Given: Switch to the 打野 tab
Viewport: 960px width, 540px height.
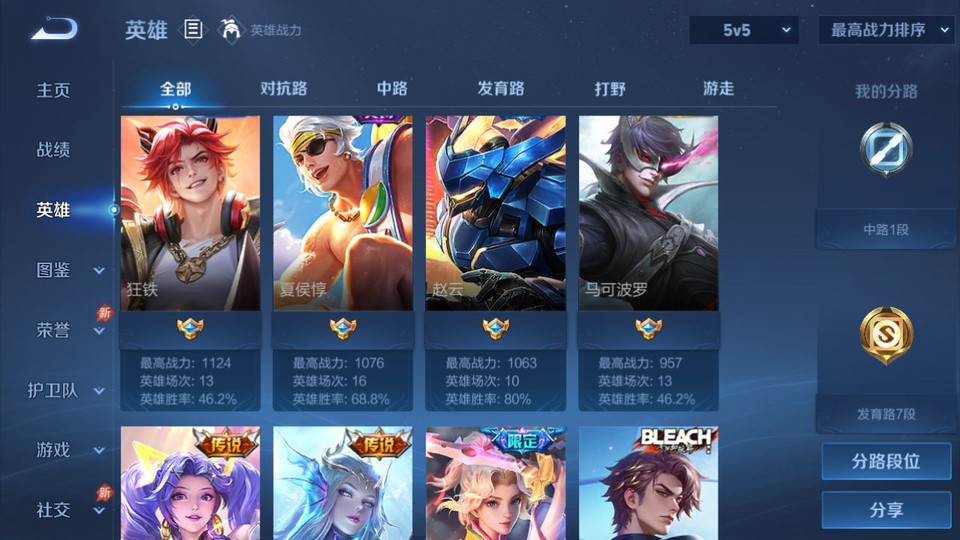Looking at the screenshot, I should [x=610, y=89].
